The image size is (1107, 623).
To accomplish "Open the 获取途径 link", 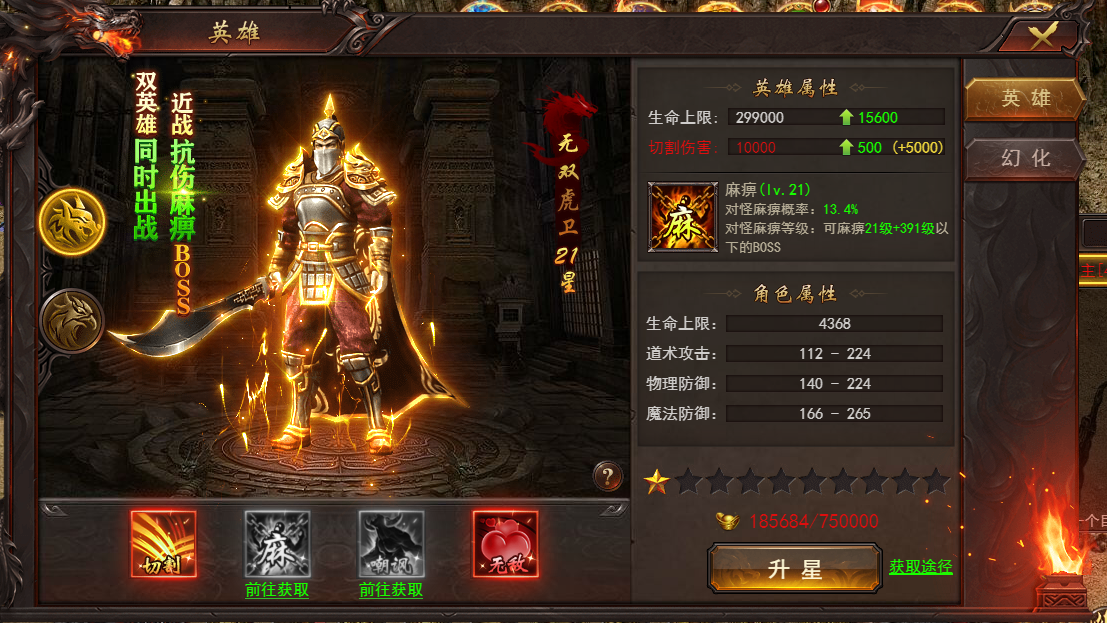I will (x=920, y=567).
